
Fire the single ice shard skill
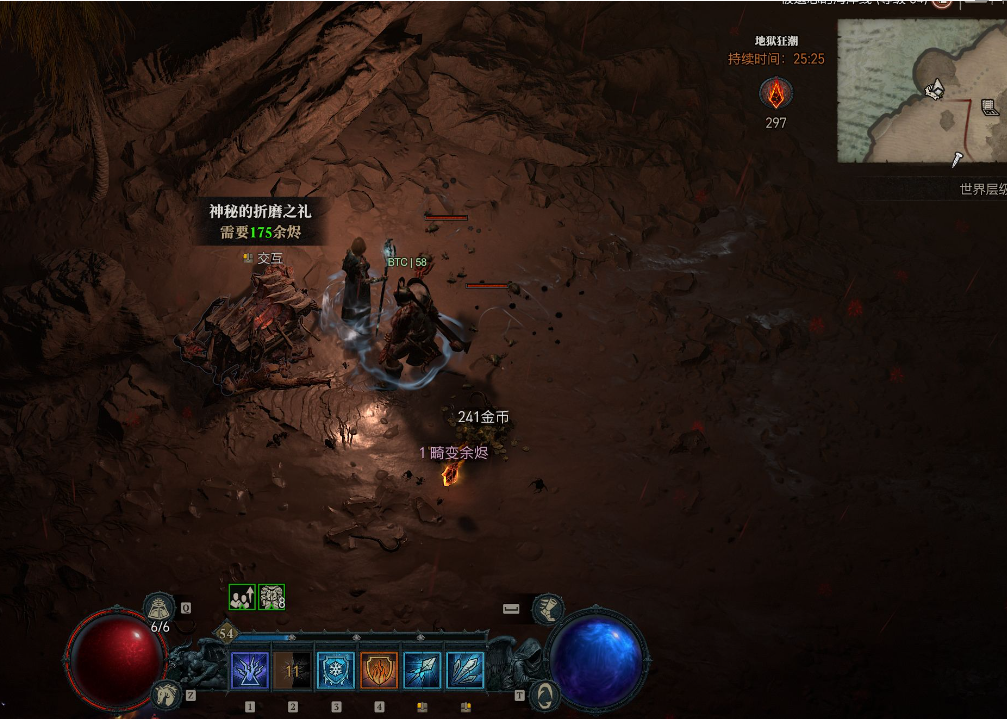(x=422, y=670)
